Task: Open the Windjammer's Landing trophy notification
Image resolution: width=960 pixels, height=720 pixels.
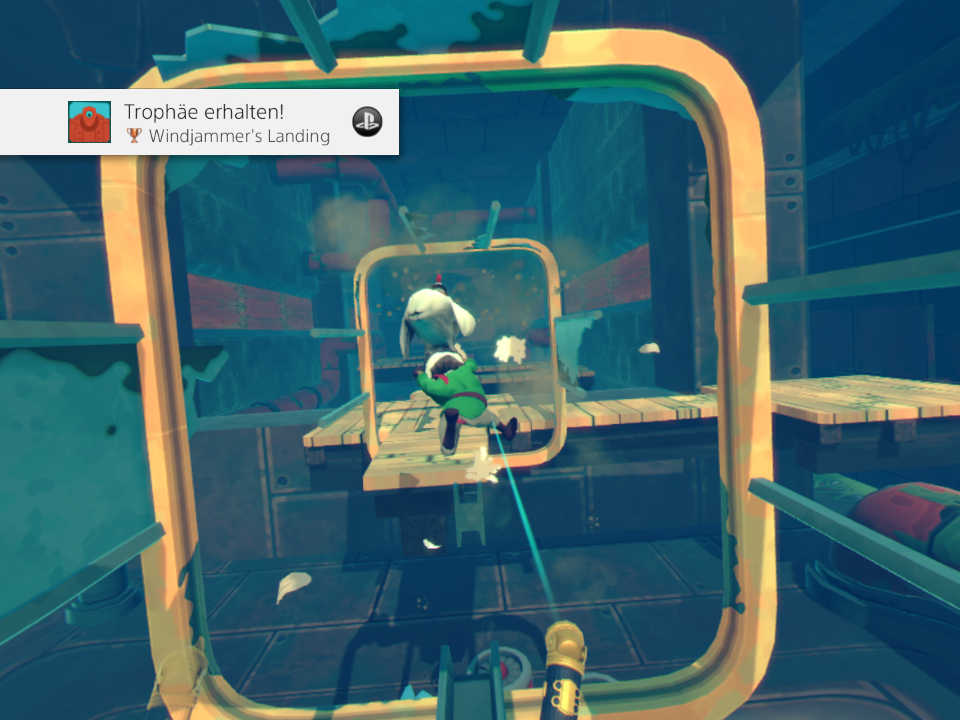Action: click(x=228, y=123)
